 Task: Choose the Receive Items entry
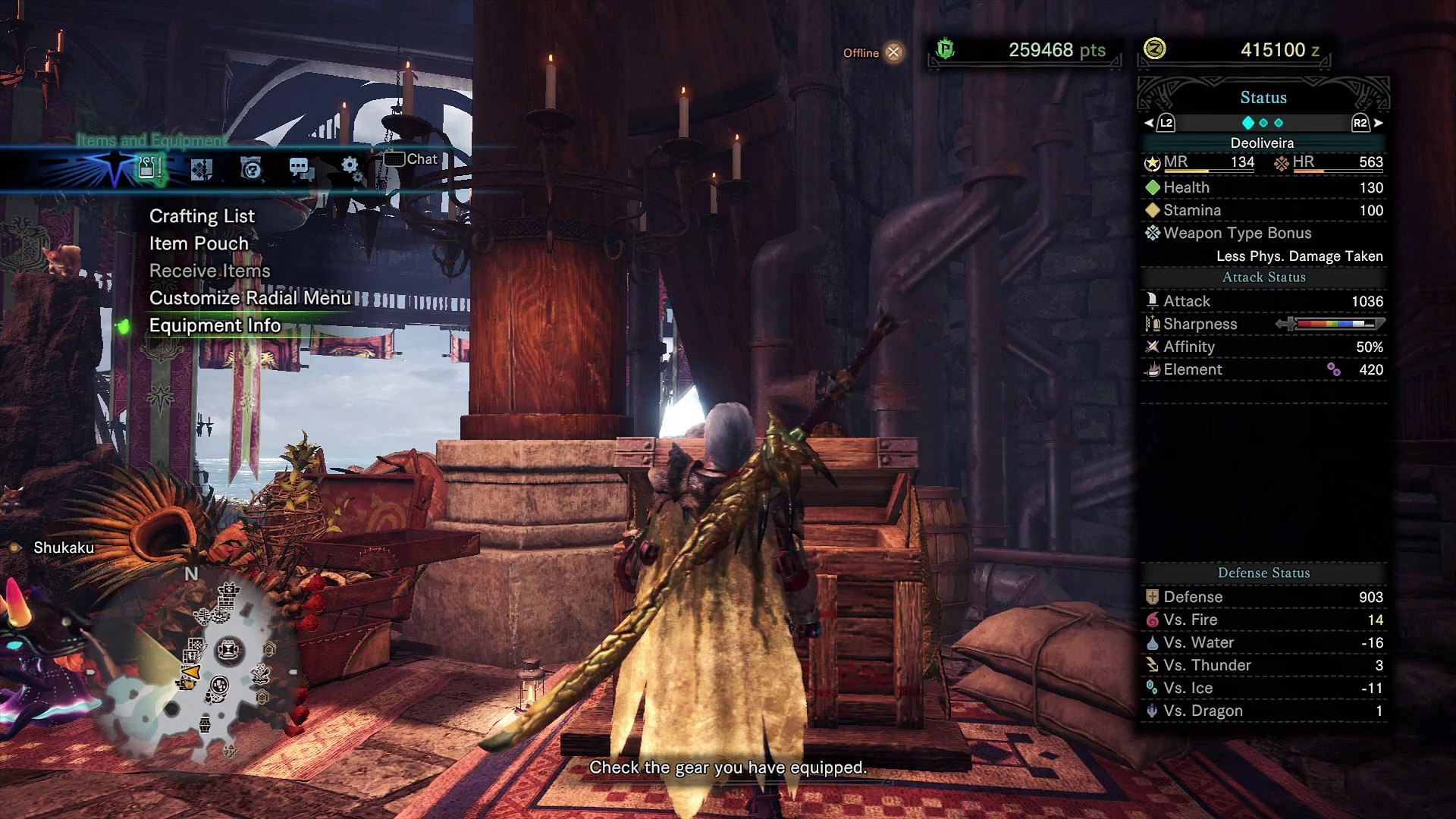tap(209, 271)
